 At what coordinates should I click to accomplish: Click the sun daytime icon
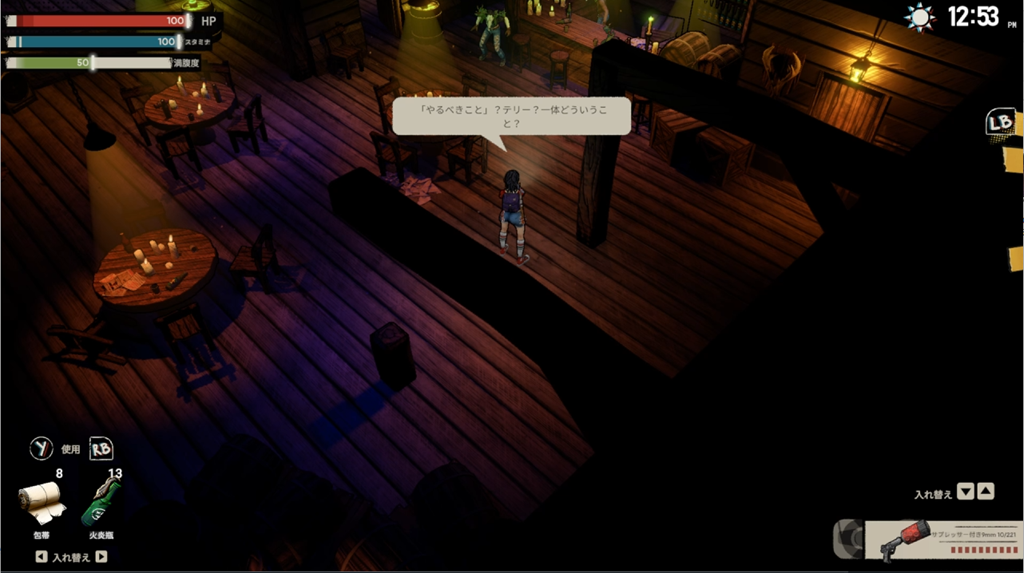[x=919, y=17]
